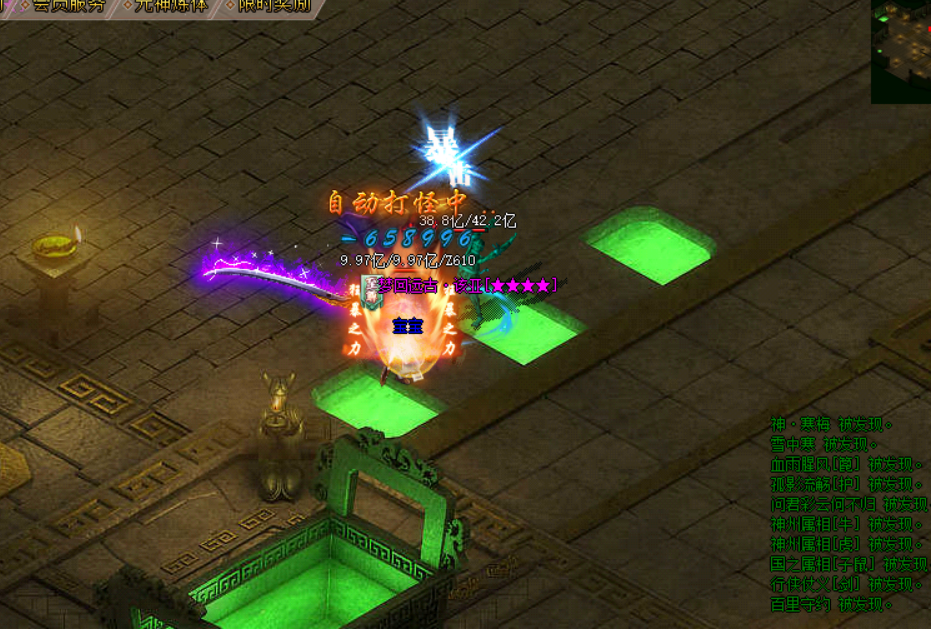The image size is (931, 629).
Task: Click the dungeon minimap
Action: tap(900, 51)
